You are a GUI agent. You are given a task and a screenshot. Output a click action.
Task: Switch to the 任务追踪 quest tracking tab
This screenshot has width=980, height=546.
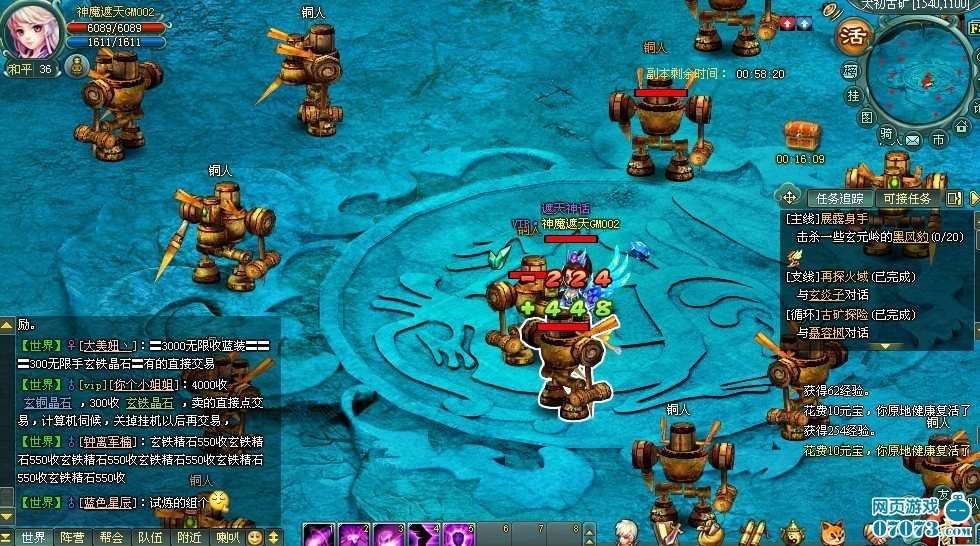(840, 198)
